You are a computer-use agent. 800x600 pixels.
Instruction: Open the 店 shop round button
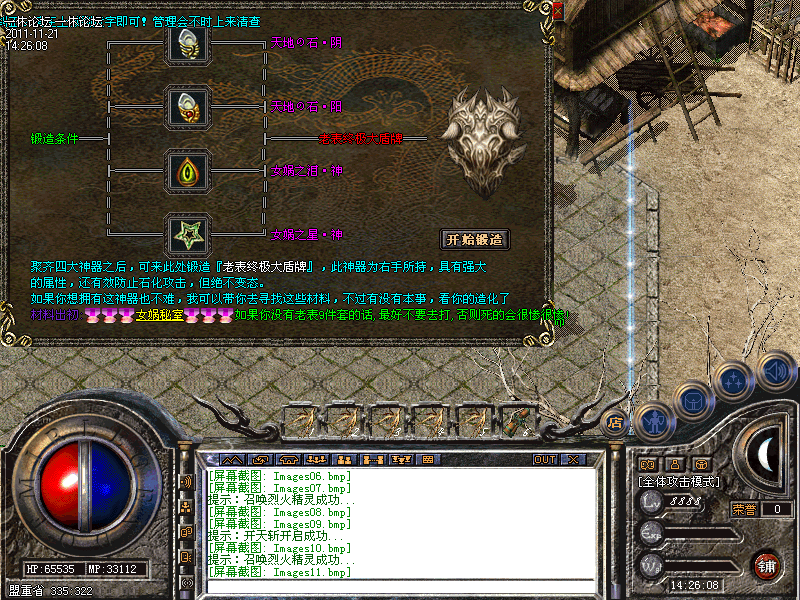[616, 422]
